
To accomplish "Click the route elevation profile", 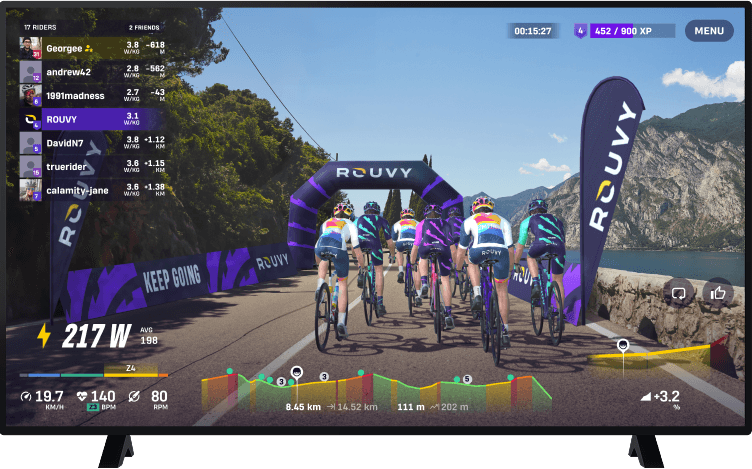I will point(376,390).
